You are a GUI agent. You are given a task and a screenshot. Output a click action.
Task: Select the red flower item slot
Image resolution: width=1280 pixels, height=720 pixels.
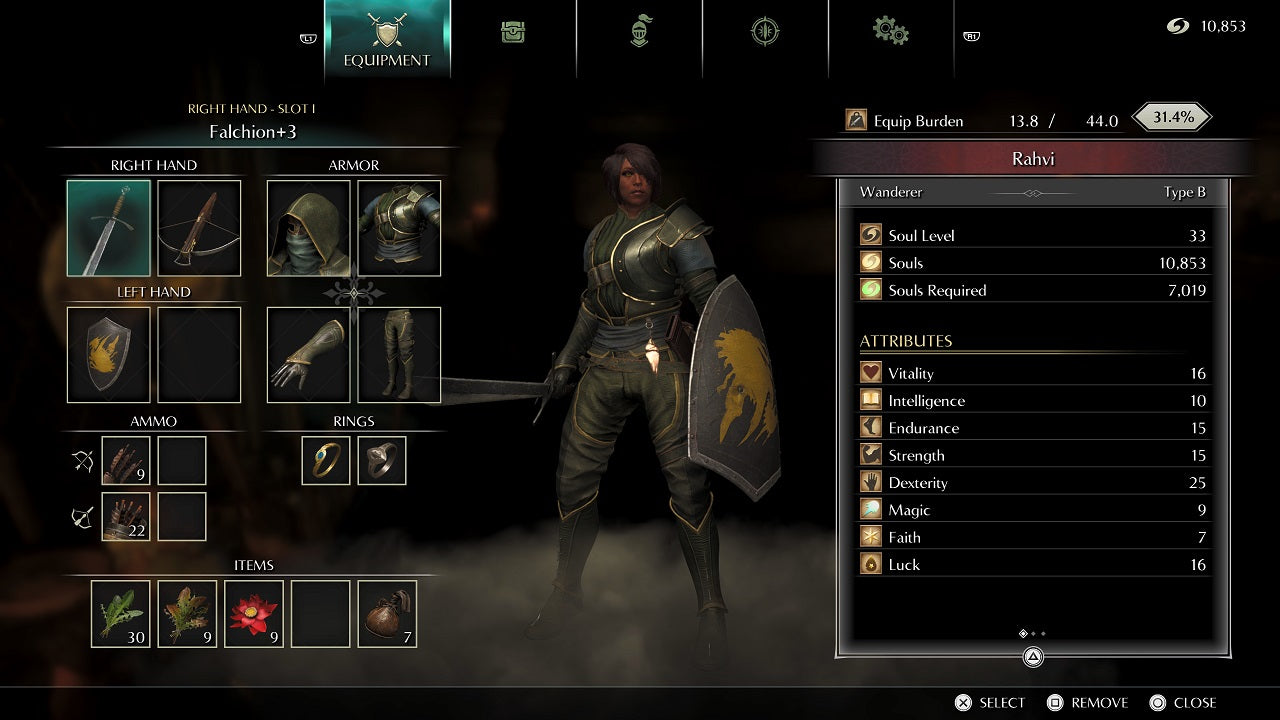[253, 613]
